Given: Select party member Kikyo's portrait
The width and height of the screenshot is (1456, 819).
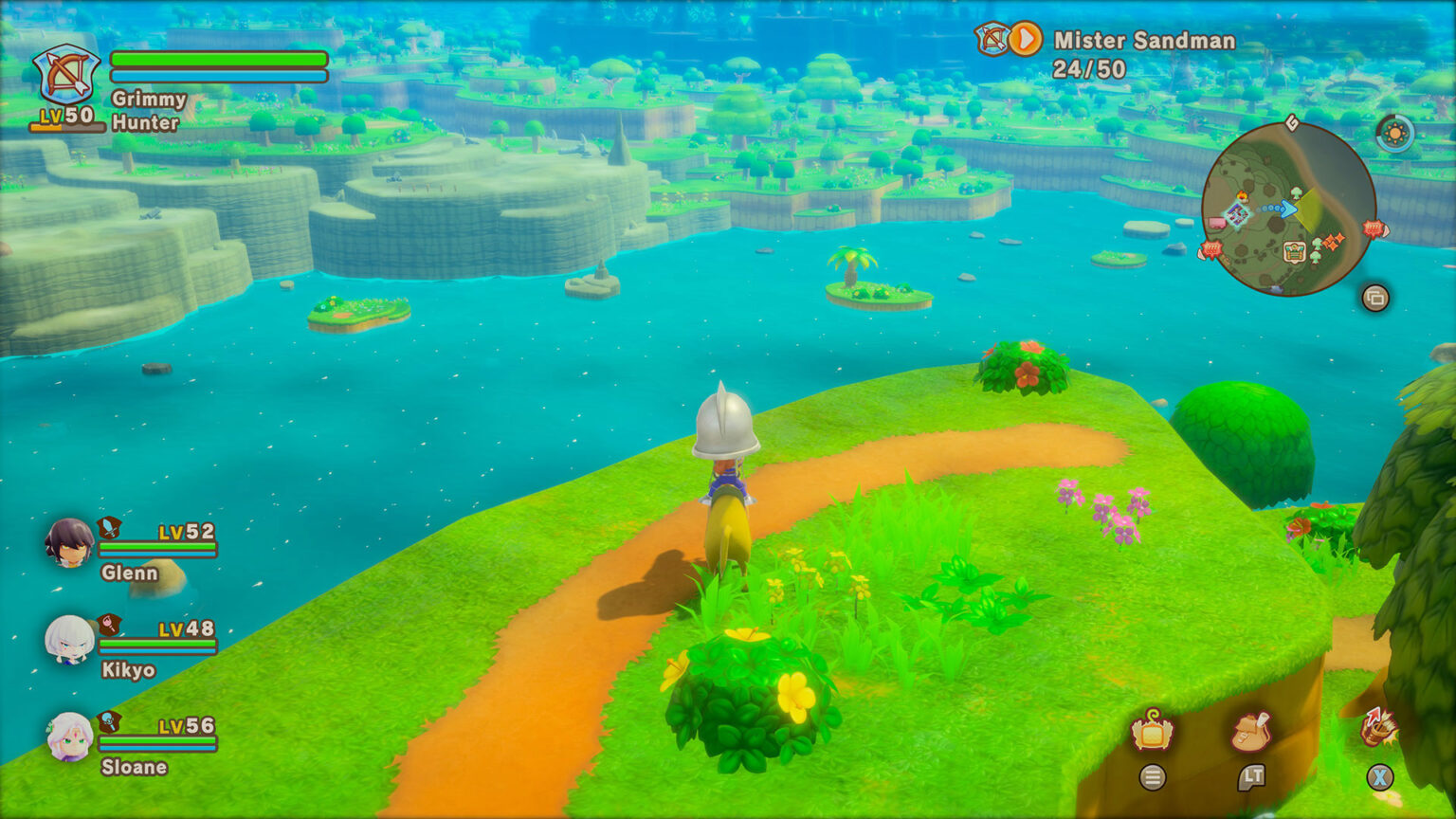Looking at the screenshot, I should pos(70,640).
